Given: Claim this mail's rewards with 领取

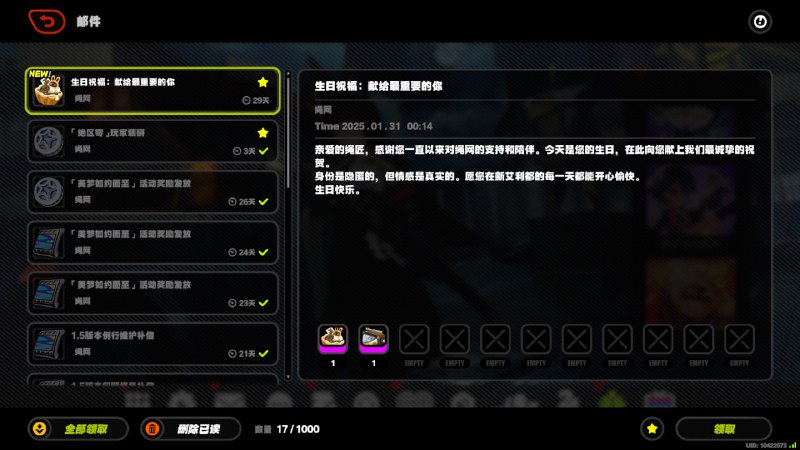Looking at the screenshot, I should click(723, 428).
